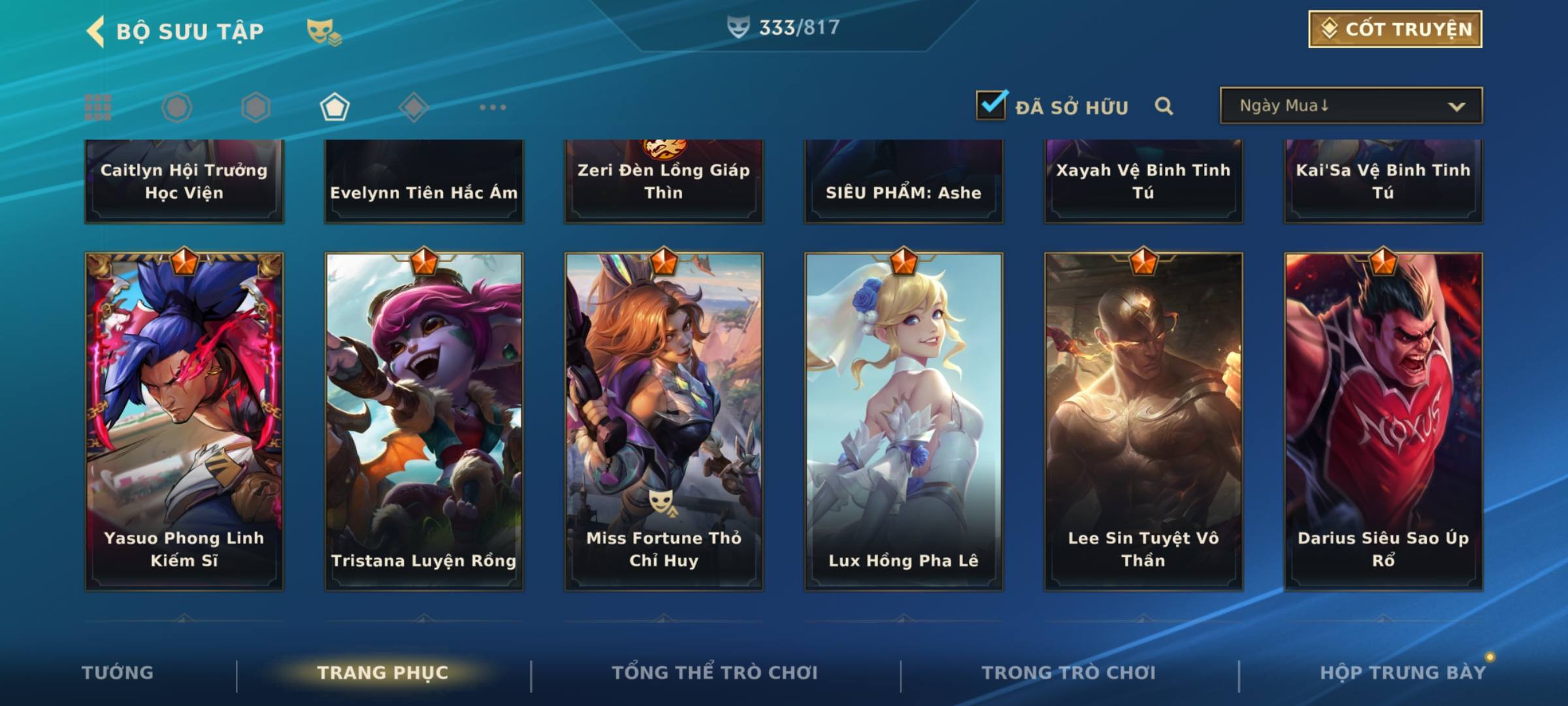Select the all-skins grid filter icon
This screenshot has width=1568, height=706.
point(98,107)
